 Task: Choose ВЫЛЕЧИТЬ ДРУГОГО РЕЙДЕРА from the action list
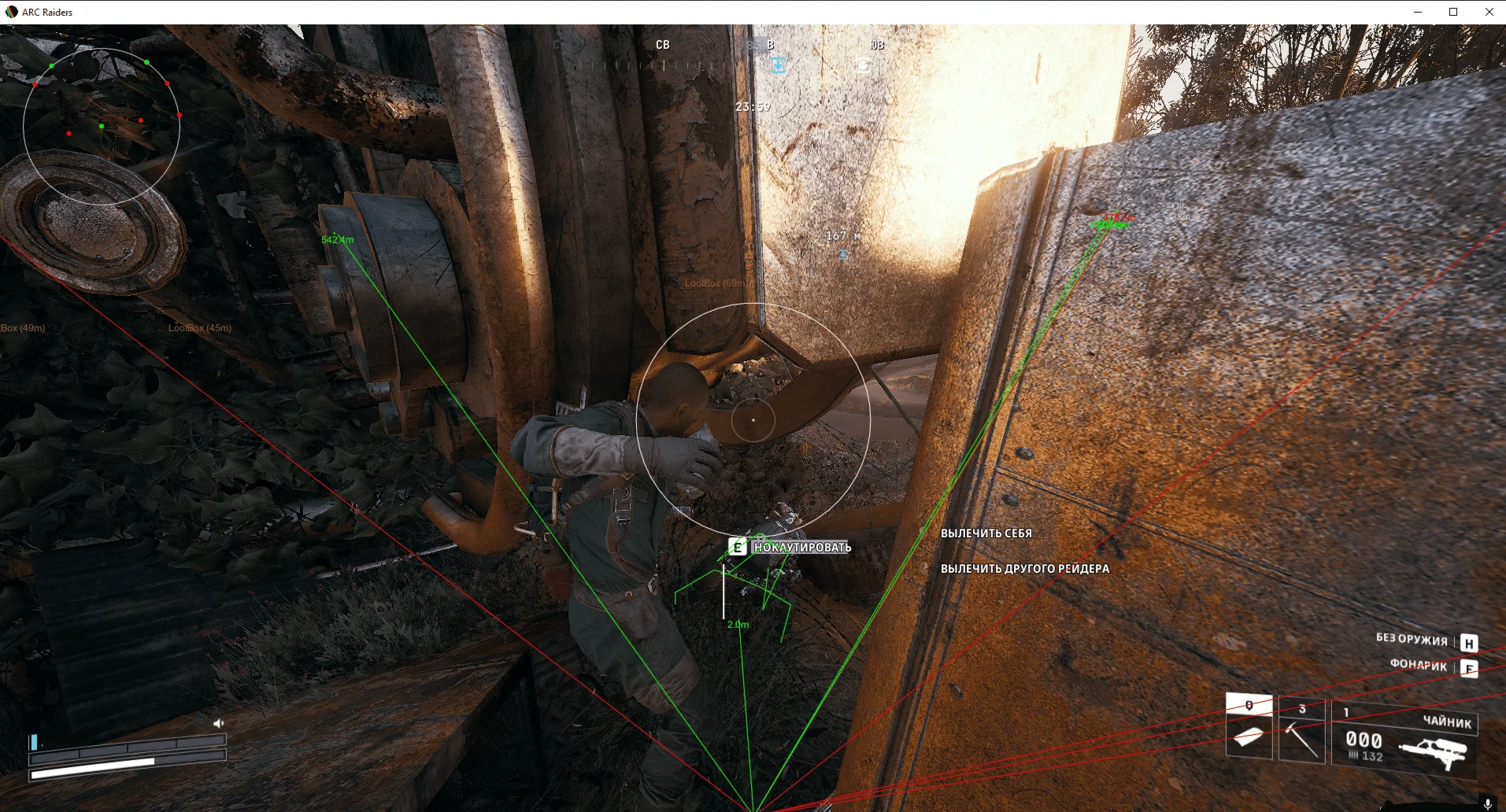(x=1024, y=567)
